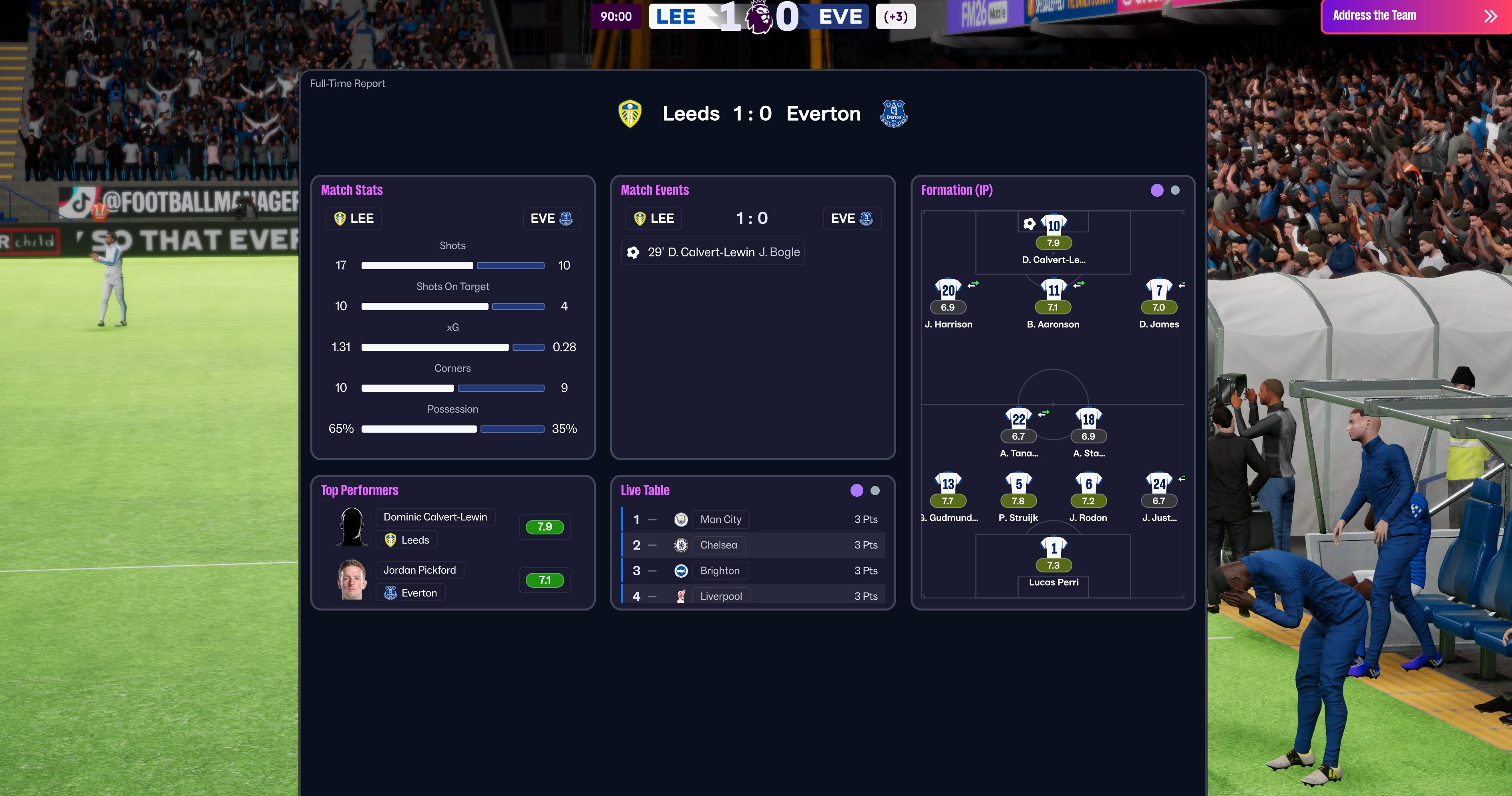The width and height of the screenshot is (1512, 796).
Task: Open the Match Stats panel
Action: pyautogui.click(x=352, y=190)
